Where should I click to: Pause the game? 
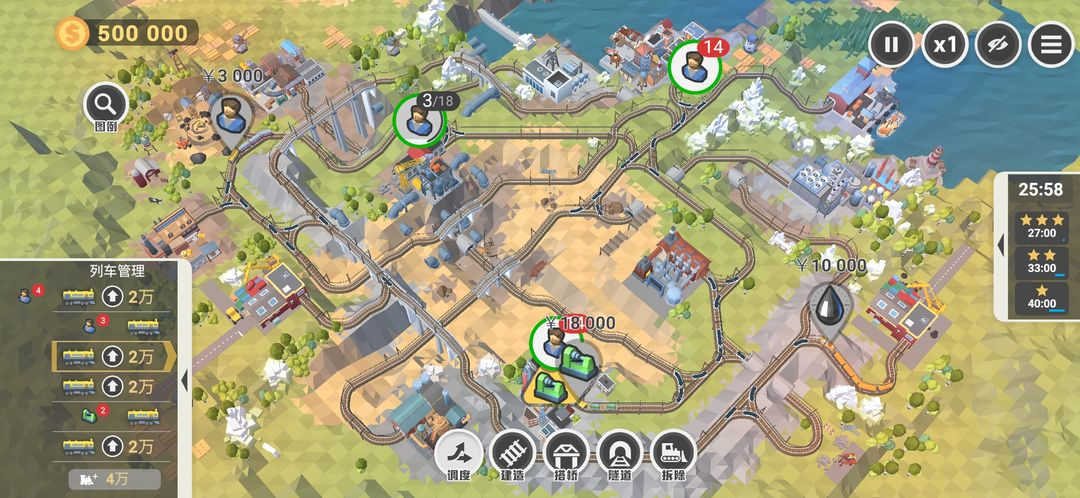click(x=892, y=44)
